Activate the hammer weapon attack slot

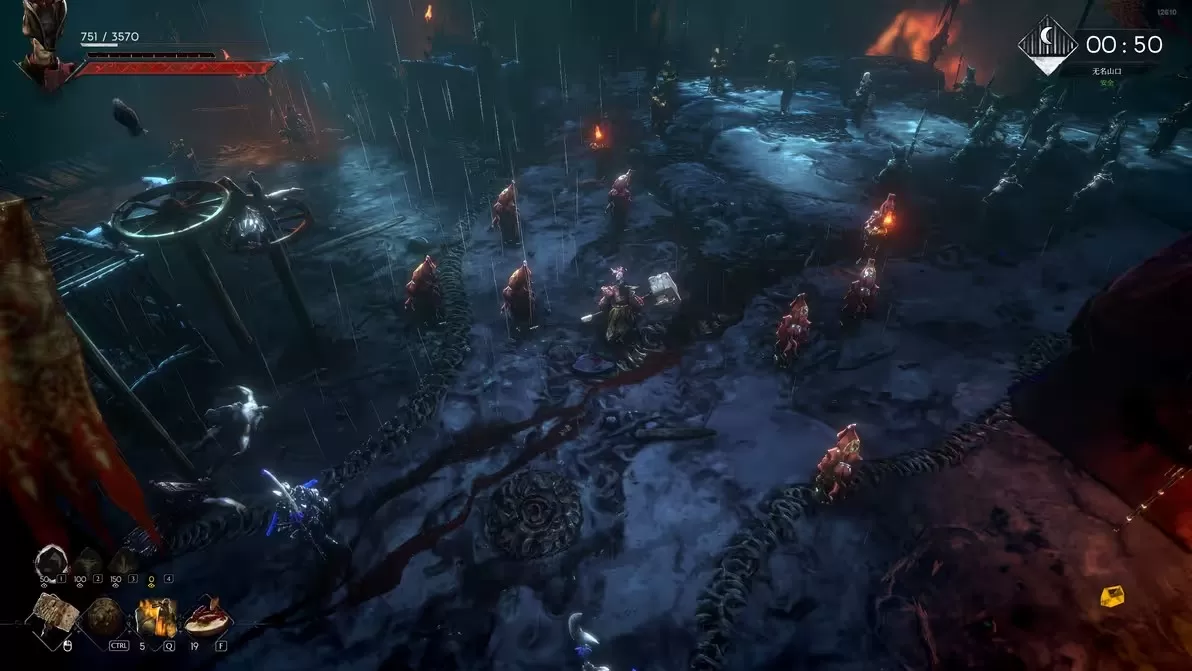tap(52, 615)
